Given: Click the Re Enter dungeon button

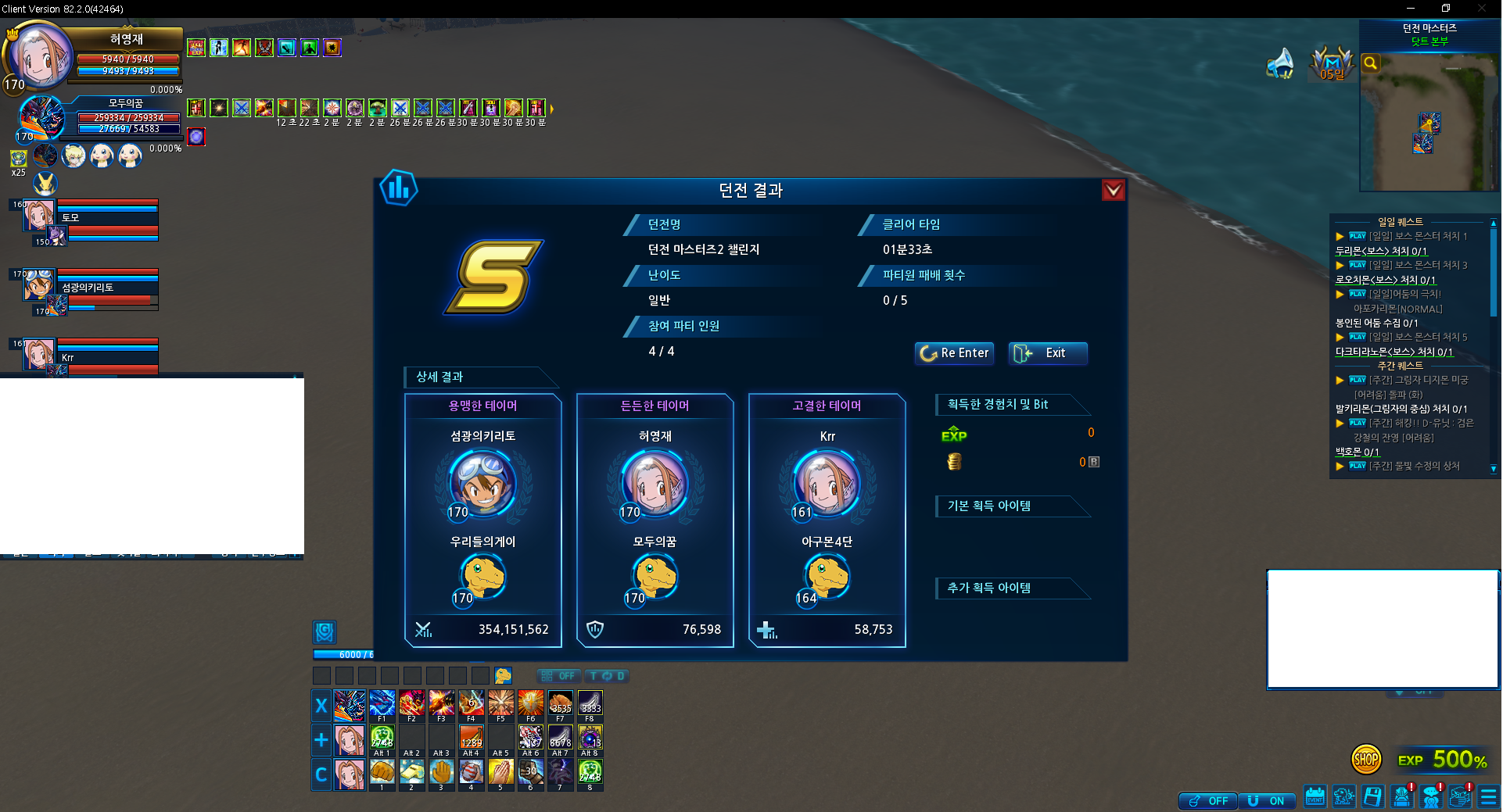Looking at the screenshot, I should click(954, 353).
